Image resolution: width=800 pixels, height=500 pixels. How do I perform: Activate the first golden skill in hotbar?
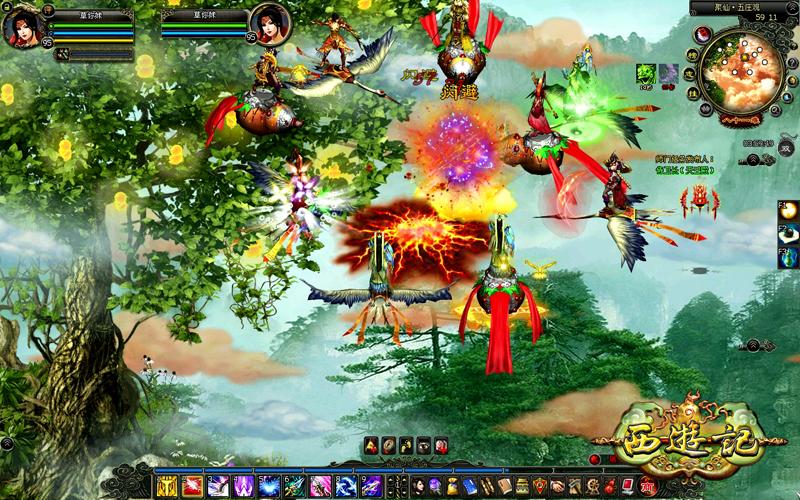point(167,487)
